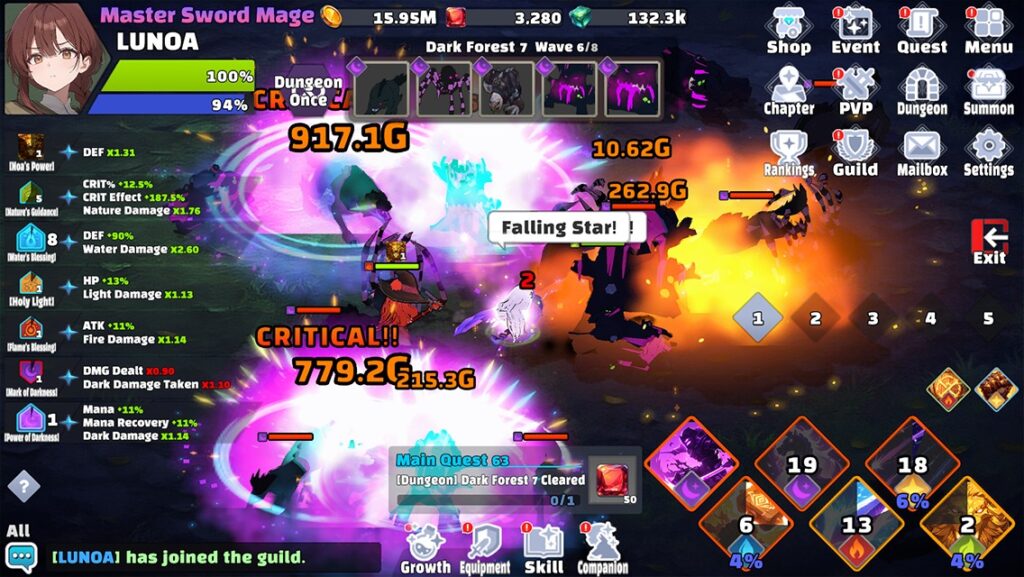Open the Shop menu
The width and height of the screenshot is (1024, 577).
pos(788,29)
